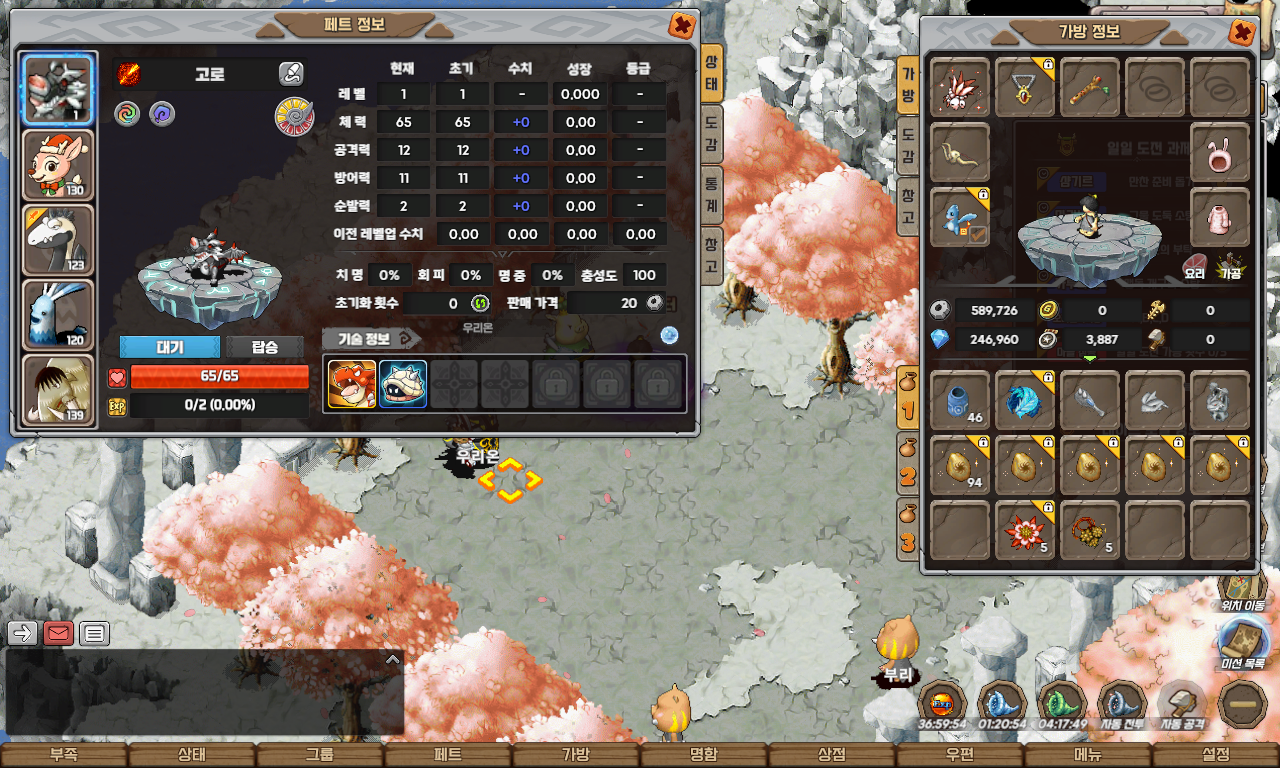
Task: Select the spiked shell pet skill
Action: (x=403, y=384)
